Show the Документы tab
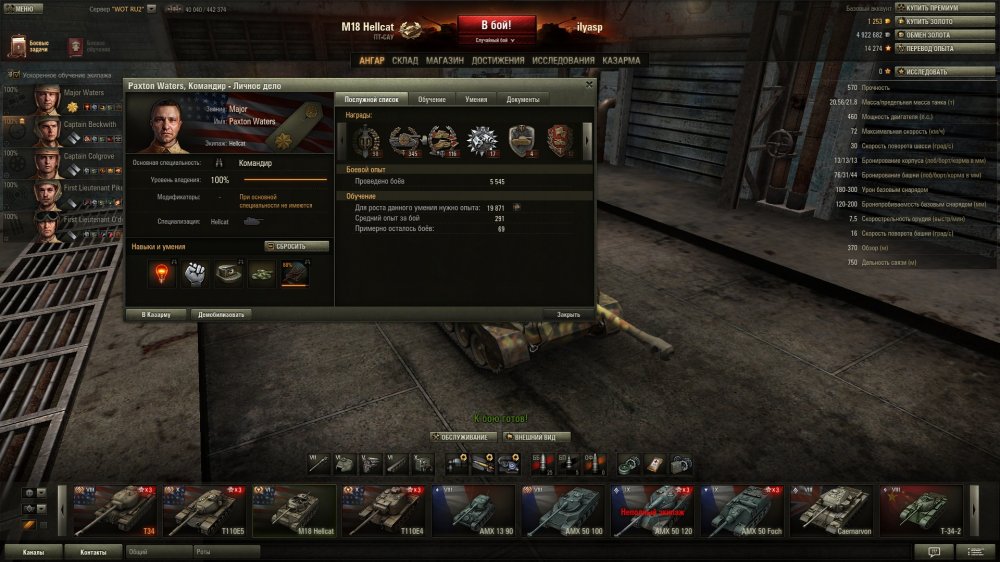Screen dimensions: 1000x562 (x=522, y=99)
